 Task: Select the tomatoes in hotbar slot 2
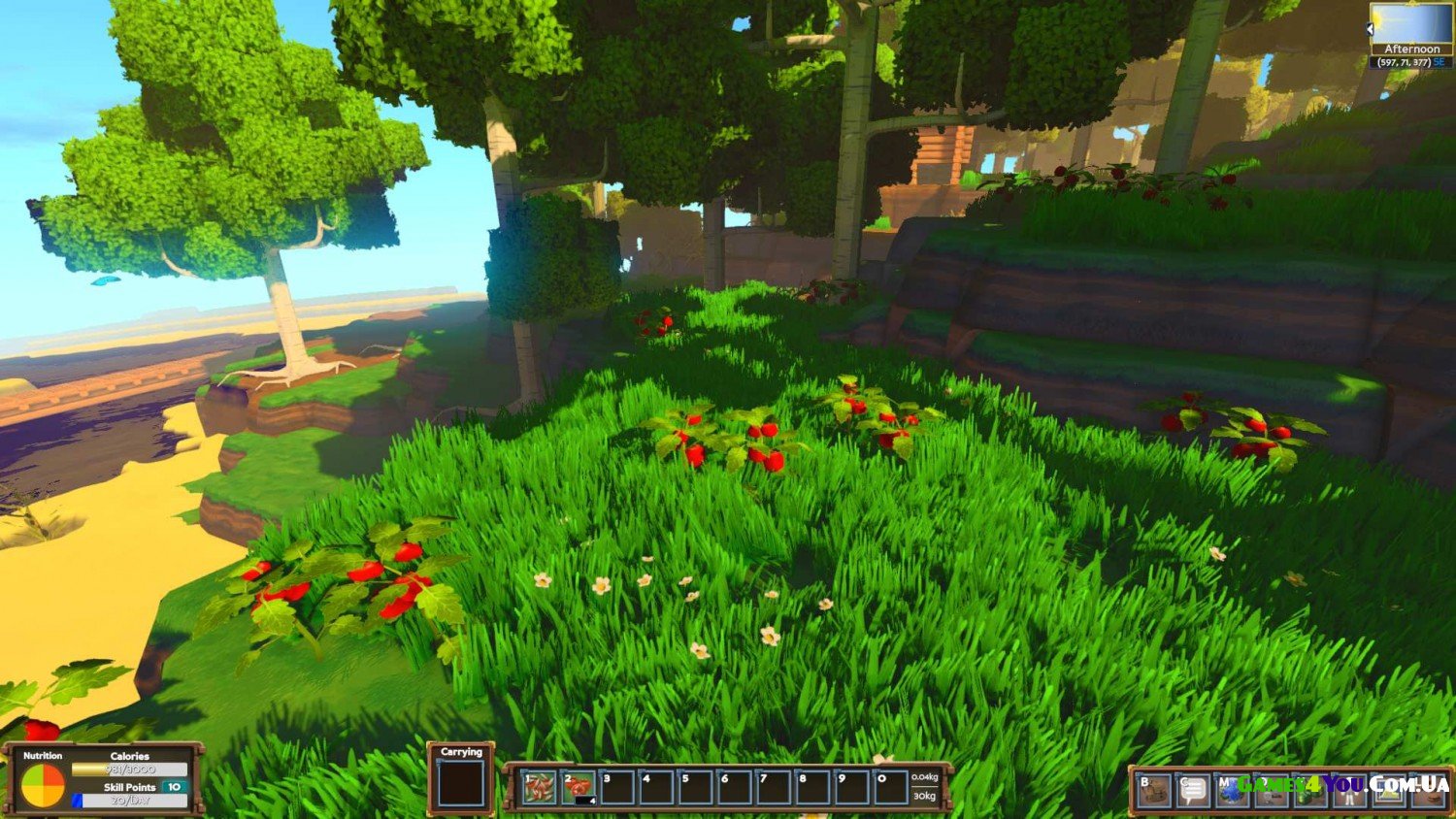pos(579,787)
